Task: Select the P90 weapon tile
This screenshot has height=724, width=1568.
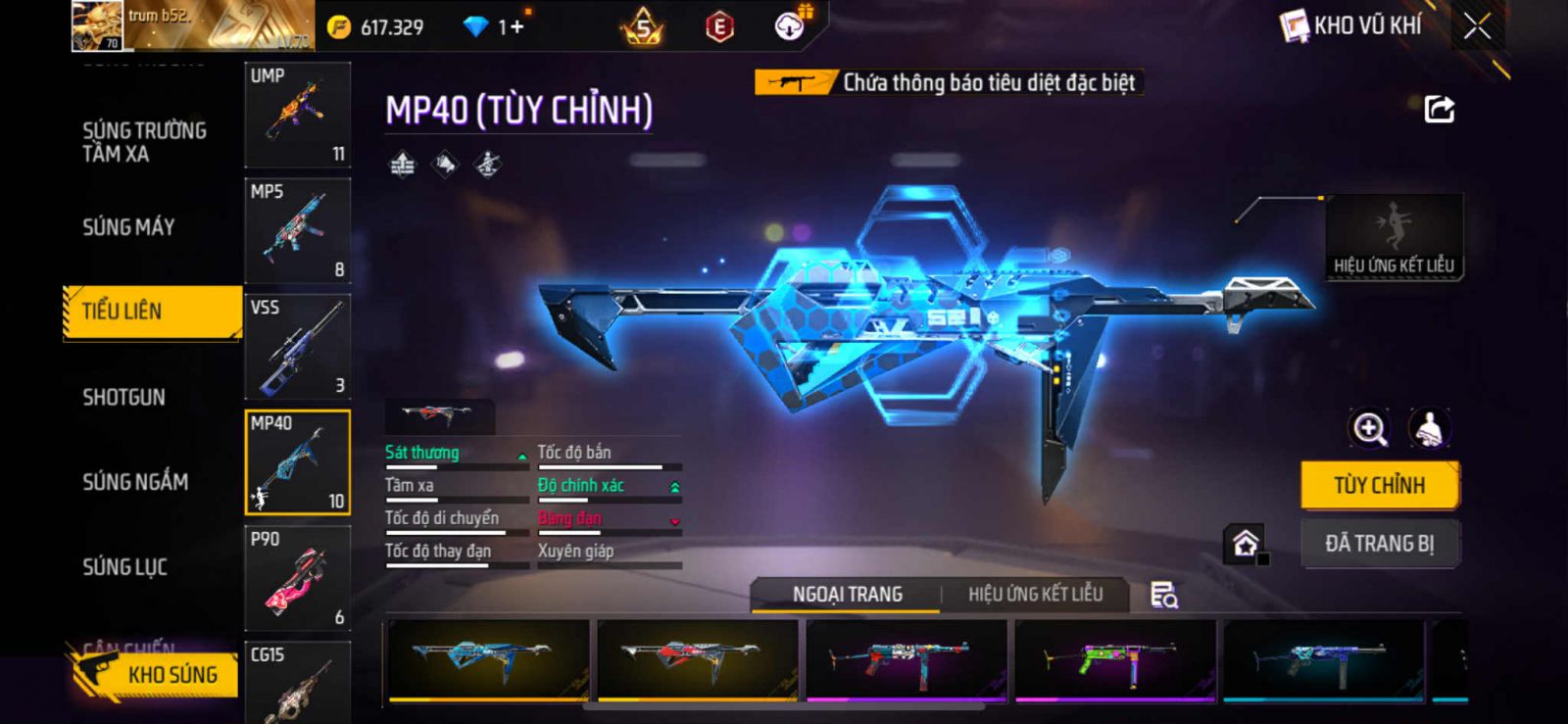Action: pyautogui.click(x=297, y=578)
